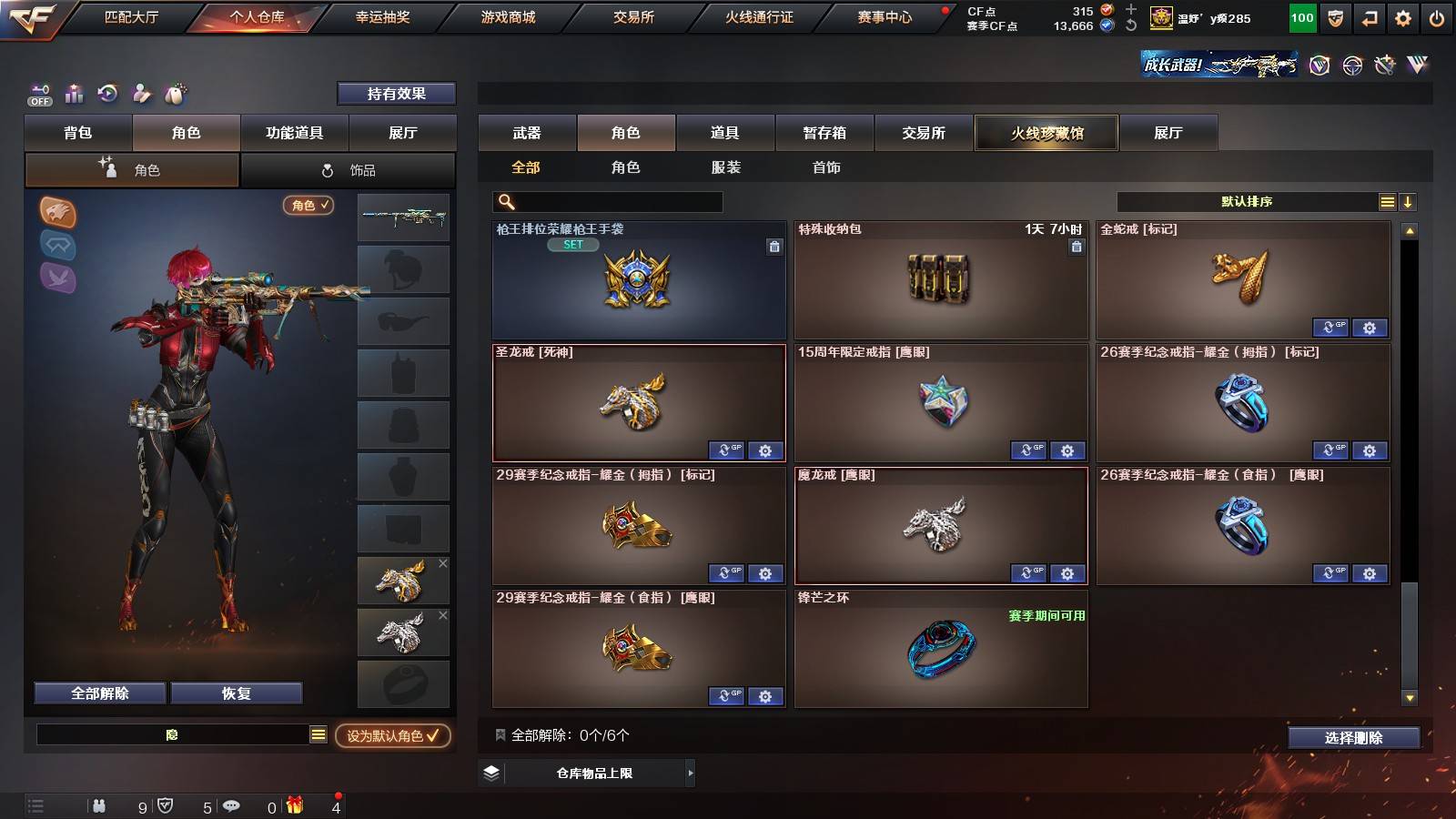Image resolution: width=1456 pixels, height=819 pixels.
Task: Click the descending sort arrow next to 默认排序
Action: click(1408, 201)
